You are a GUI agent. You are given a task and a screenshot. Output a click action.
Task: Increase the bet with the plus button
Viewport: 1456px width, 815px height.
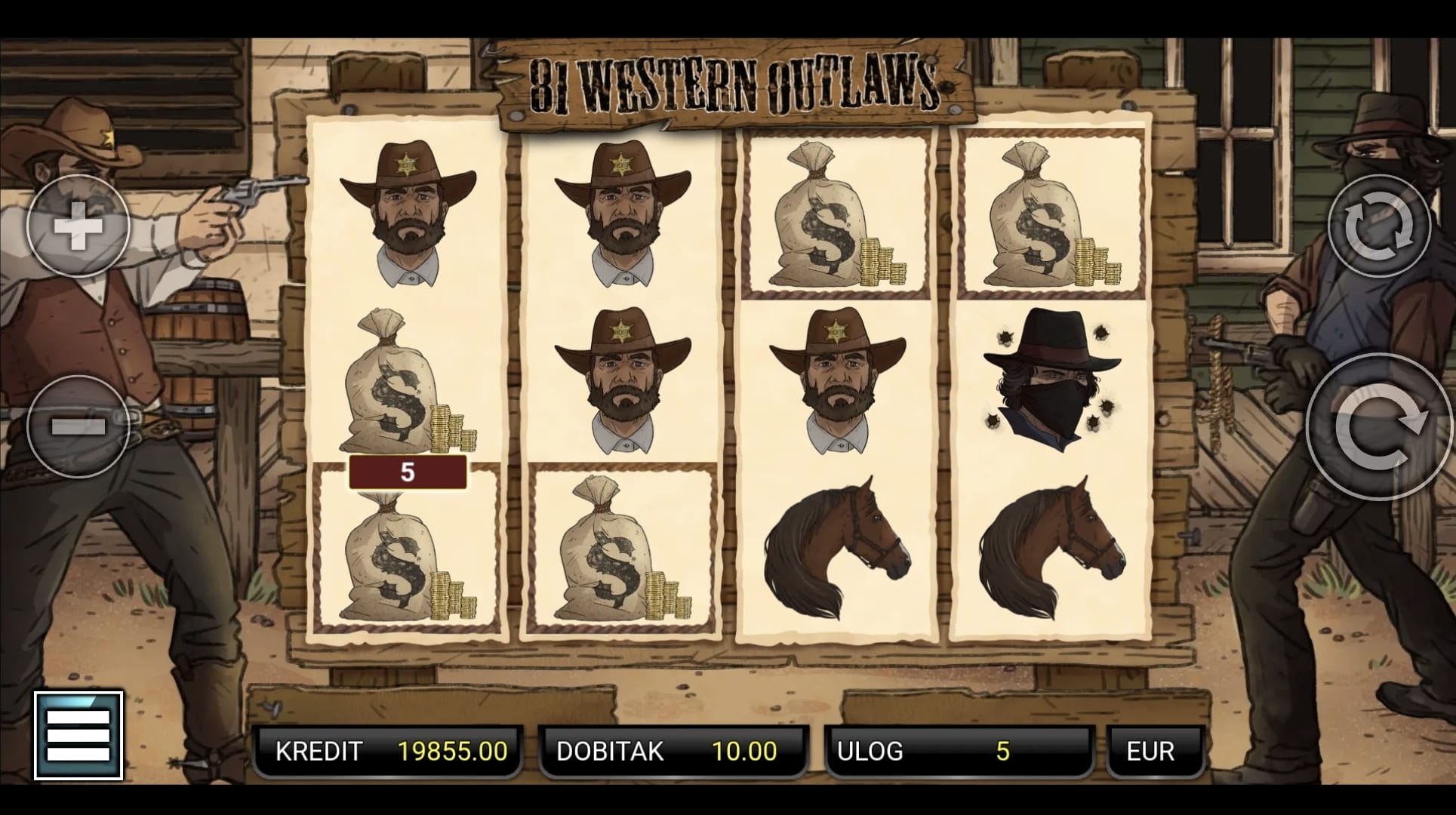[78, 226]
